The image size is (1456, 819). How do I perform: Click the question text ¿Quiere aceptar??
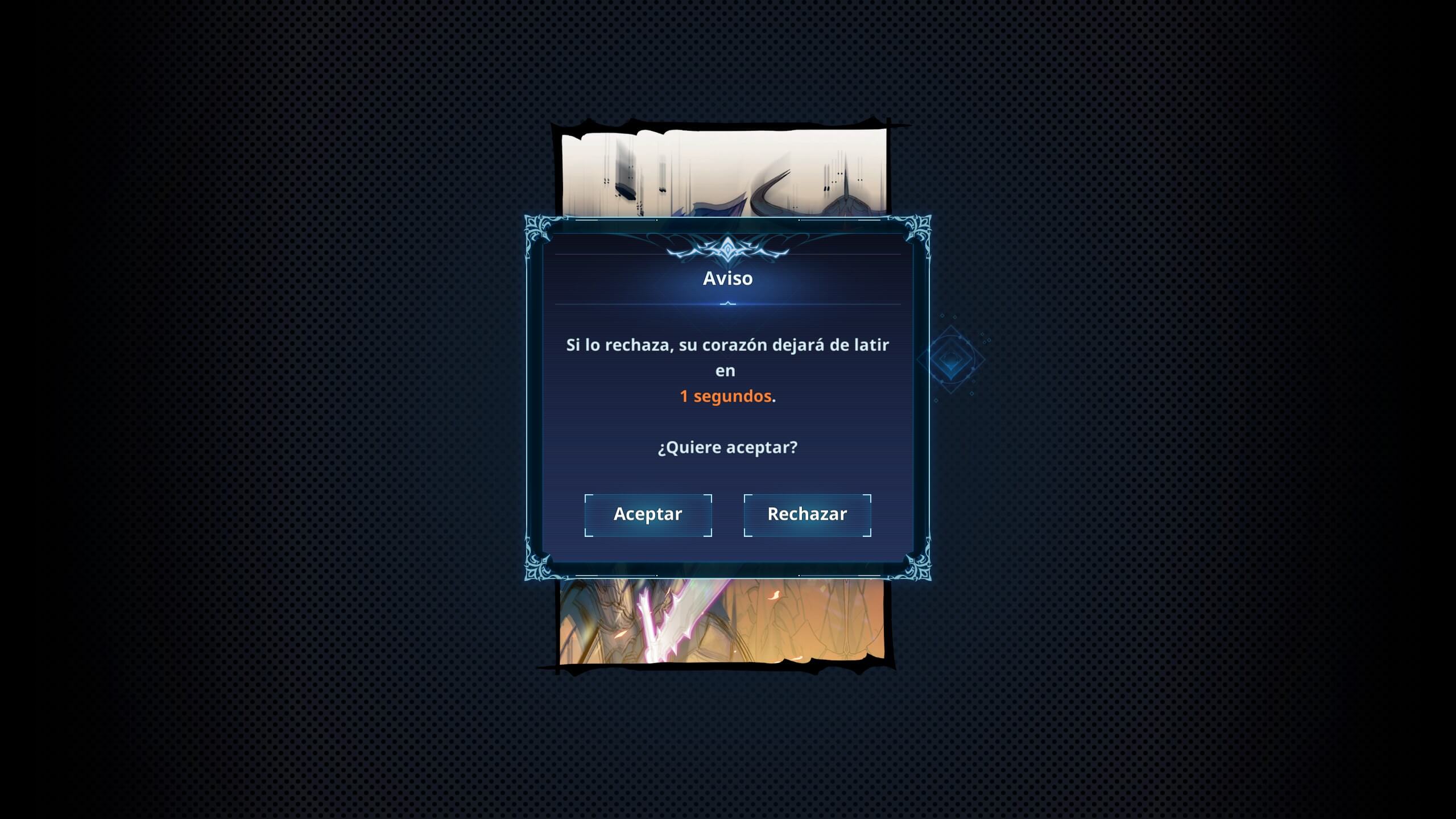coord(728,447)
